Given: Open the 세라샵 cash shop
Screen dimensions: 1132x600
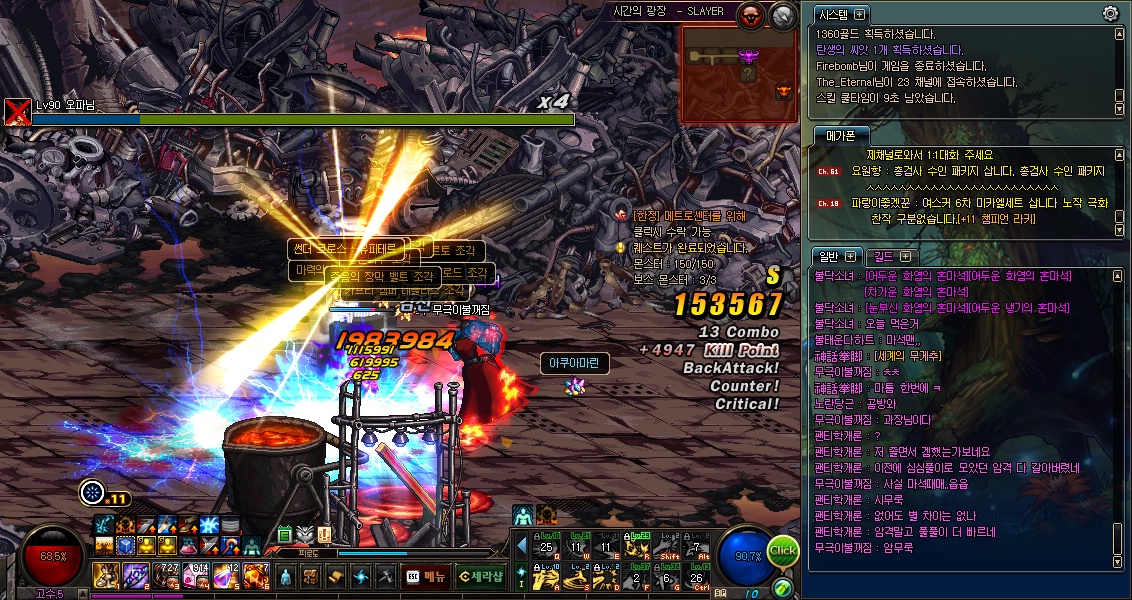Looking at the screenshot, I should [x=481, y=577].
